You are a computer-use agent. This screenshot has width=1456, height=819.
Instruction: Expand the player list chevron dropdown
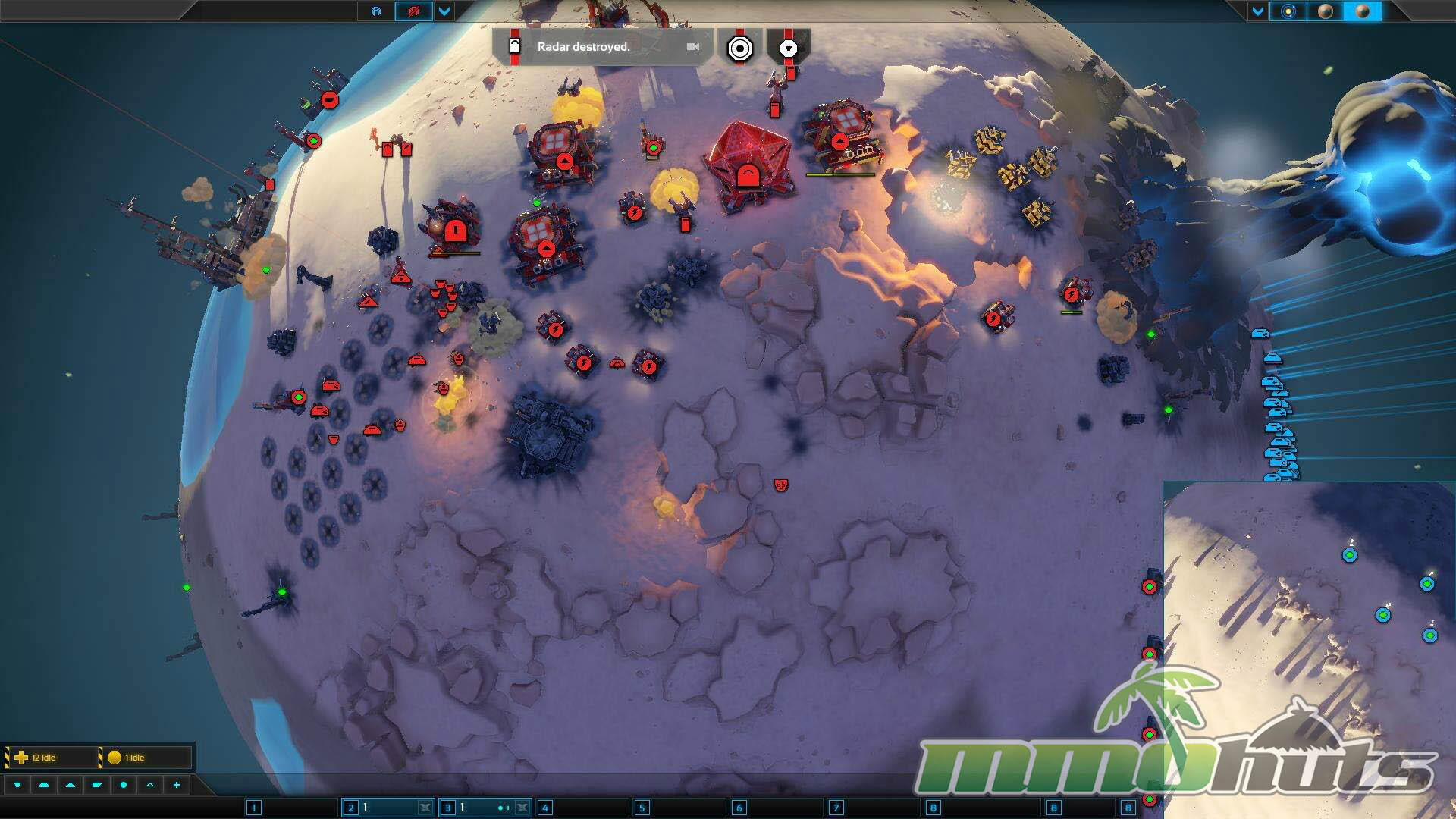point(444,11)
